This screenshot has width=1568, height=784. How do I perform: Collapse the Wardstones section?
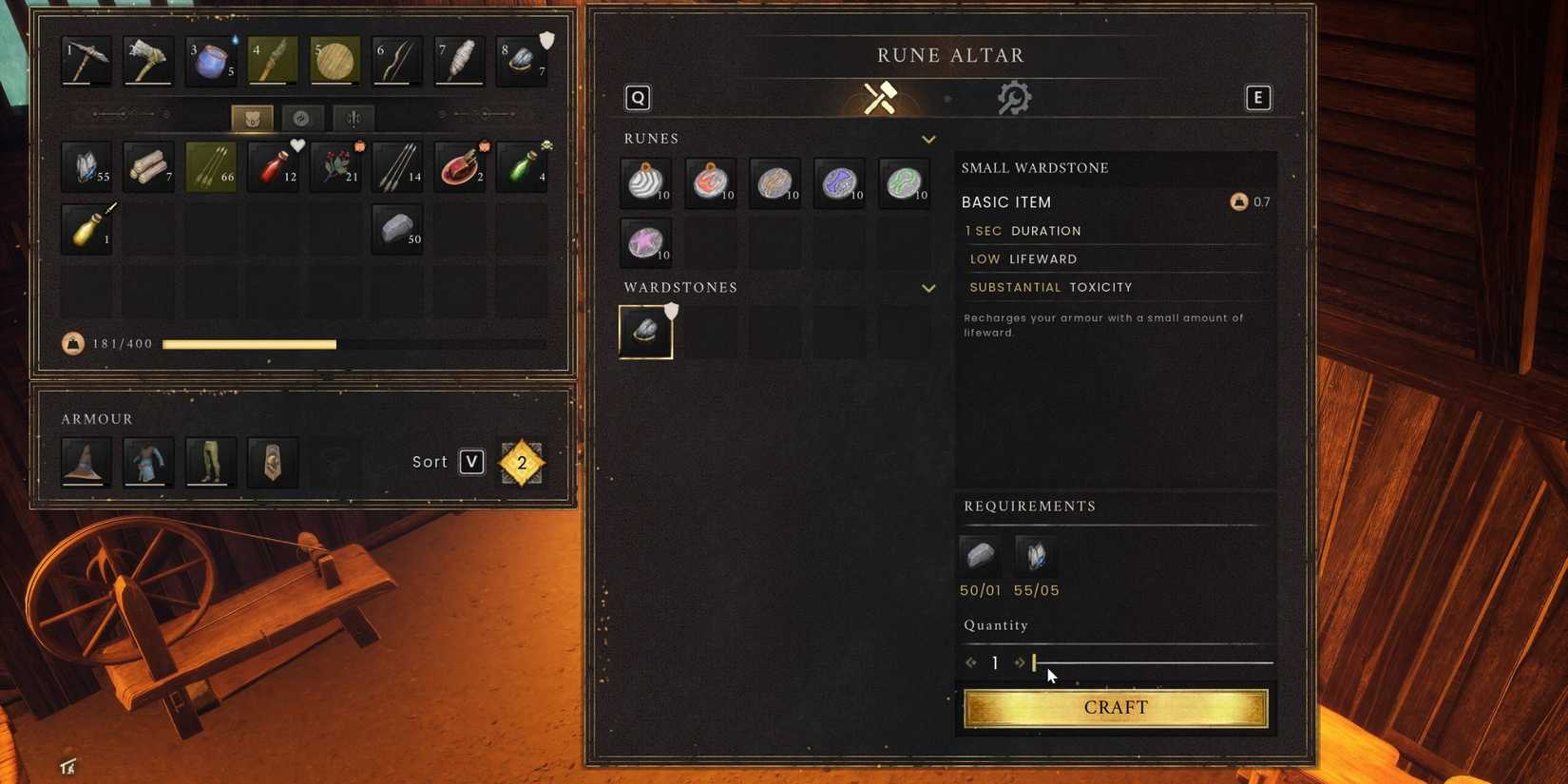pos(928,288)
